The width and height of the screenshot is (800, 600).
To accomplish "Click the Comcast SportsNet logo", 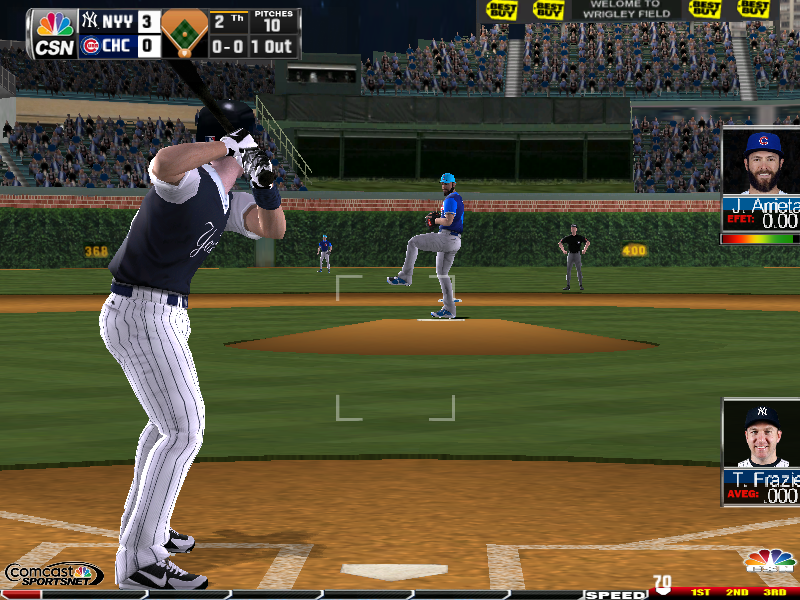I will (x=52, y=574).
